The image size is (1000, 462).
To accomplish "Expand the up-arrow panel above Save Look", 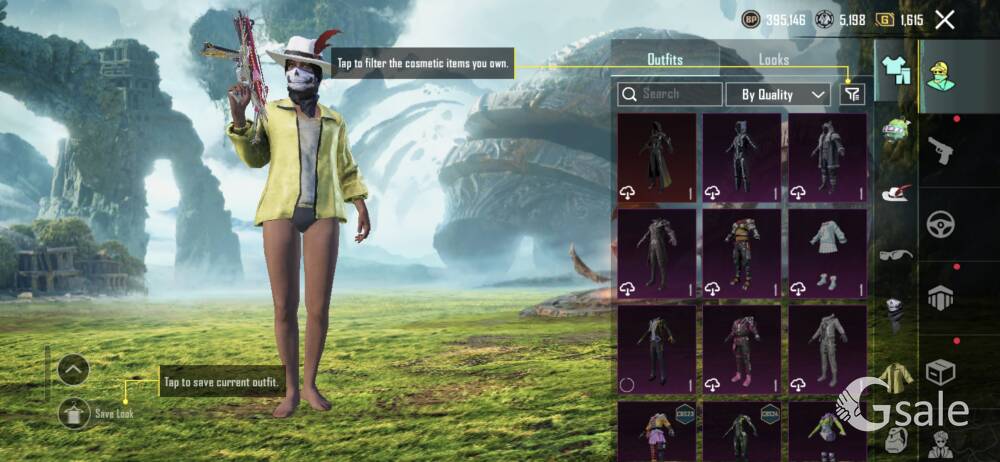I will [x=74, y=370].
